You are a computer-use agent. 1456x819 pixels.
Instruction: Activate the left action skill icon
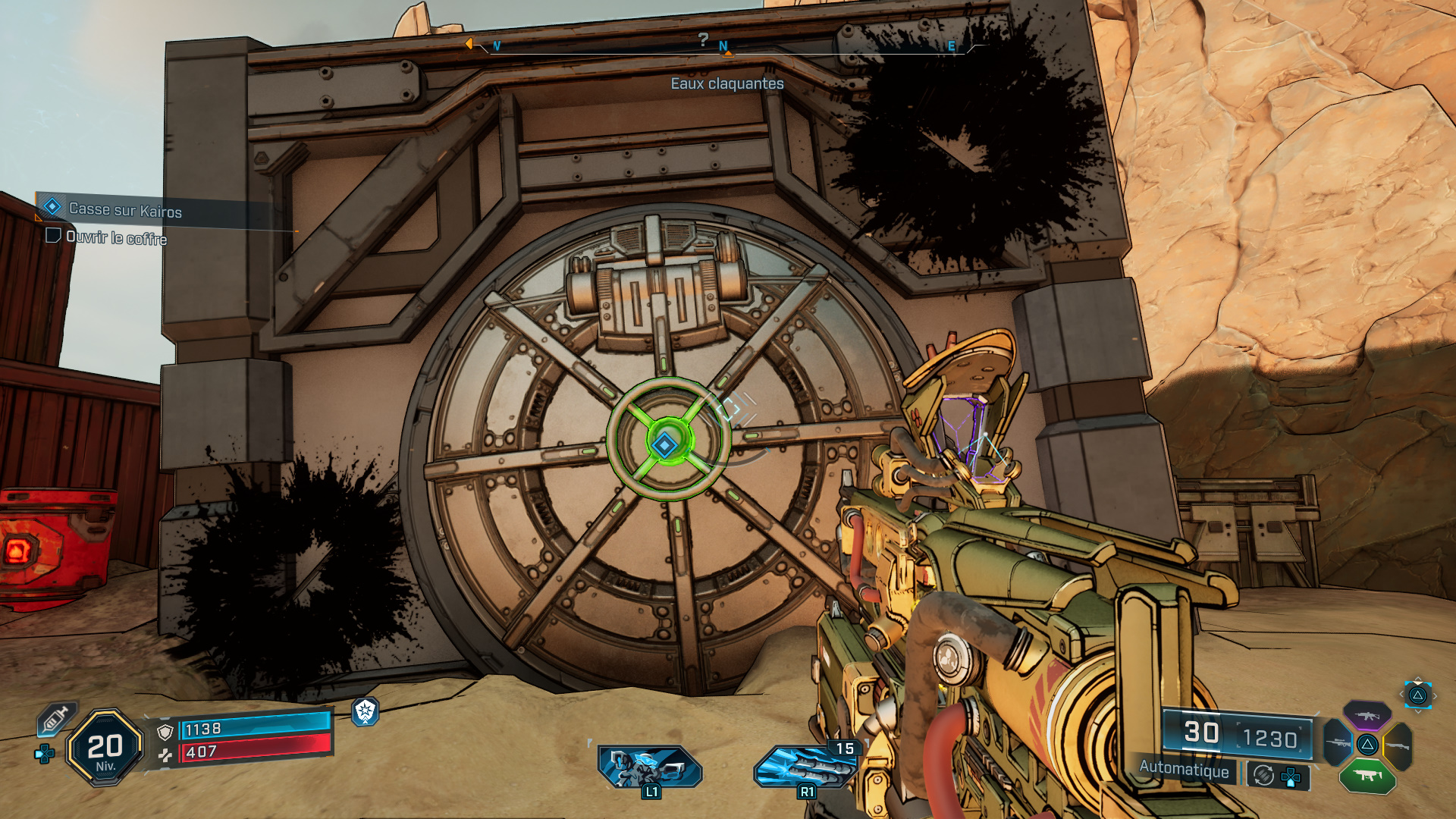[x=650, y=766]
